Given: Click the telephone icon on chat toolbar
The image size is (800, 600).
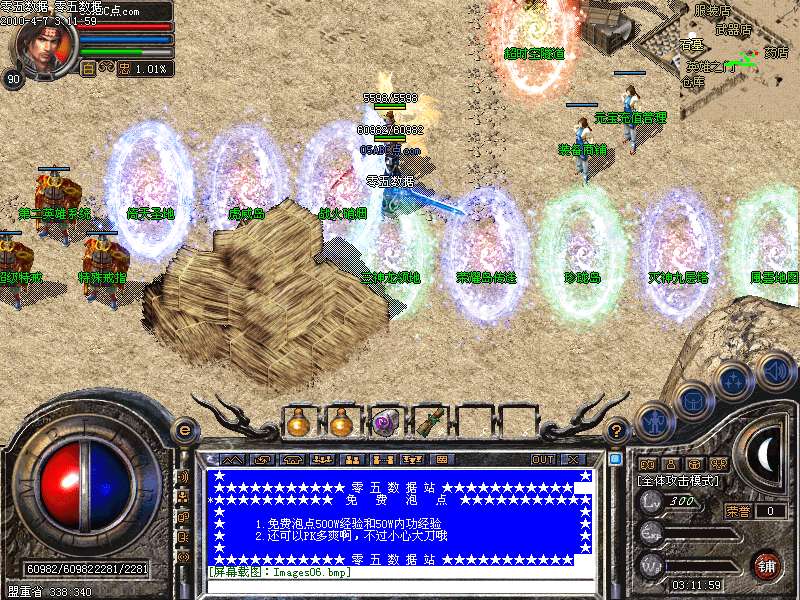Looking at the screenshot, I should pyautogui.click(x=293, y=459).
